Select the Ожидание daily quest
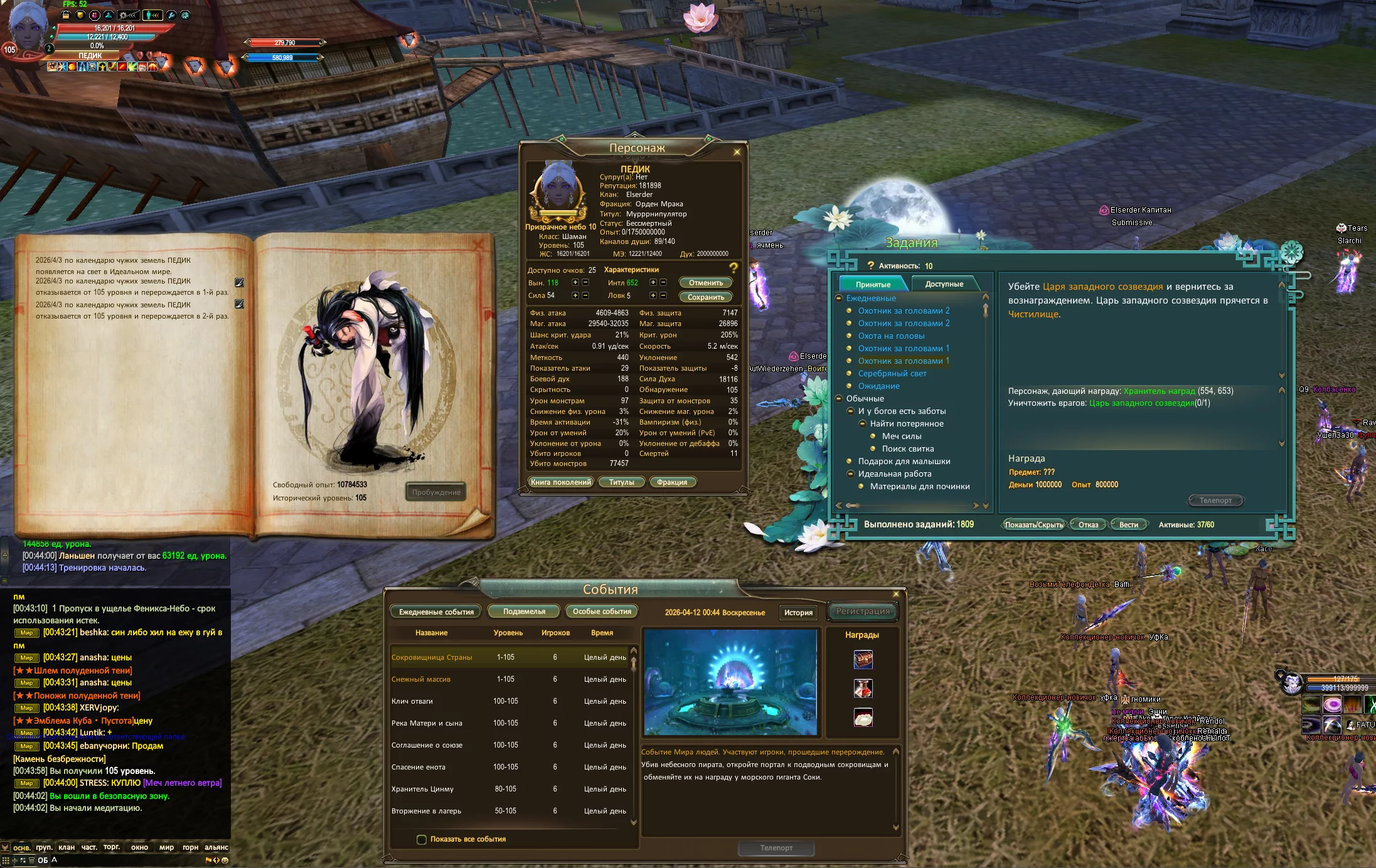 878,386
